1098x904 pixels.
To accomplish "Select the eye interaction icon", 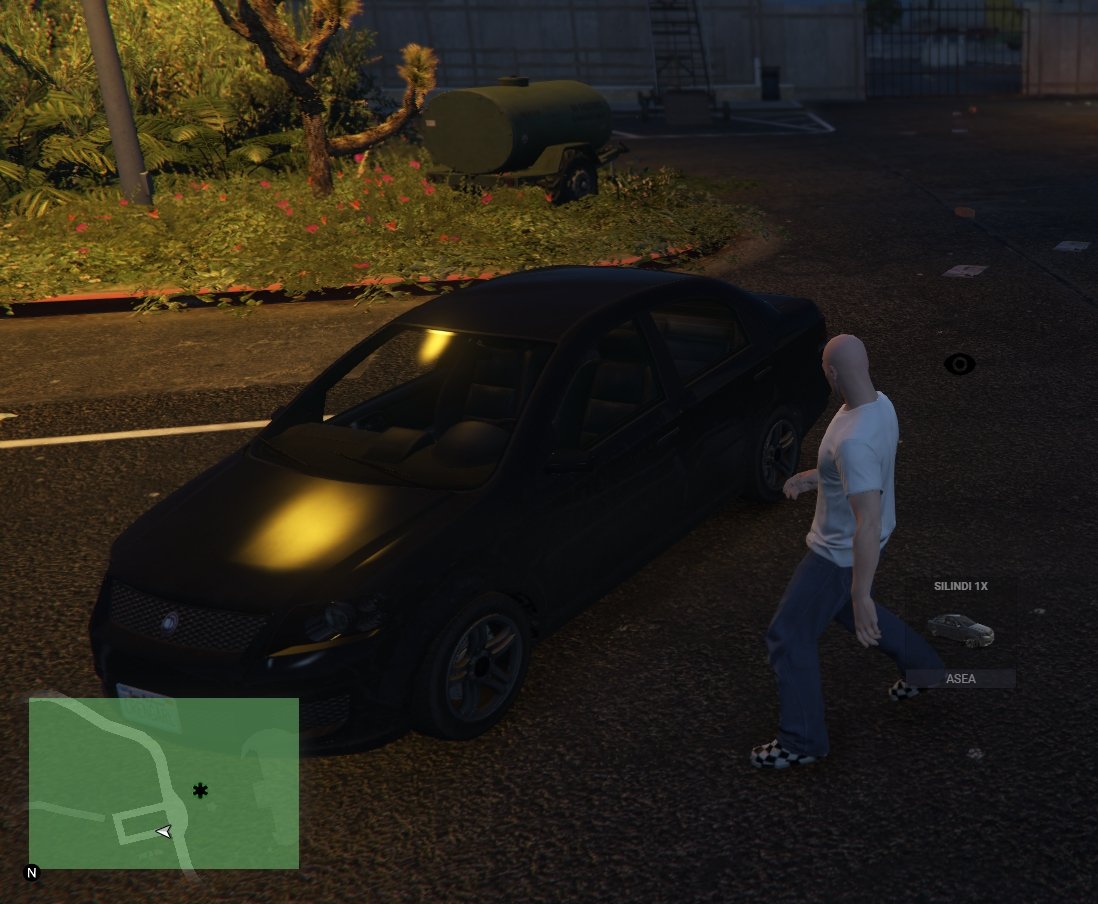I will pos(960,364).
